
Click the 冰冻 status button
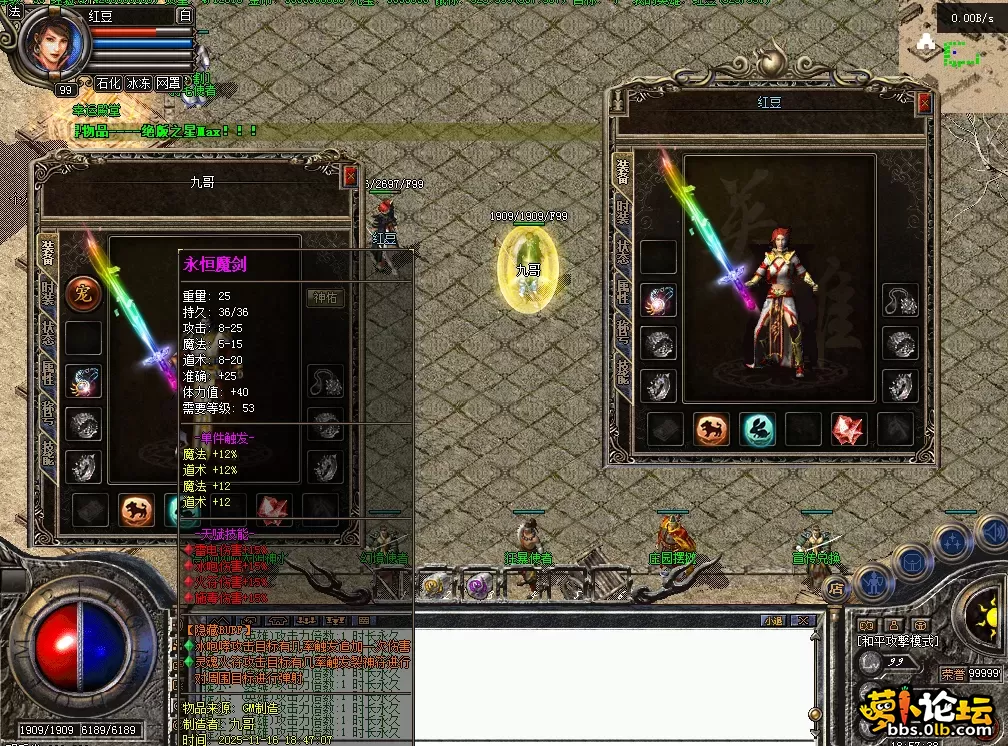(138, 84)
